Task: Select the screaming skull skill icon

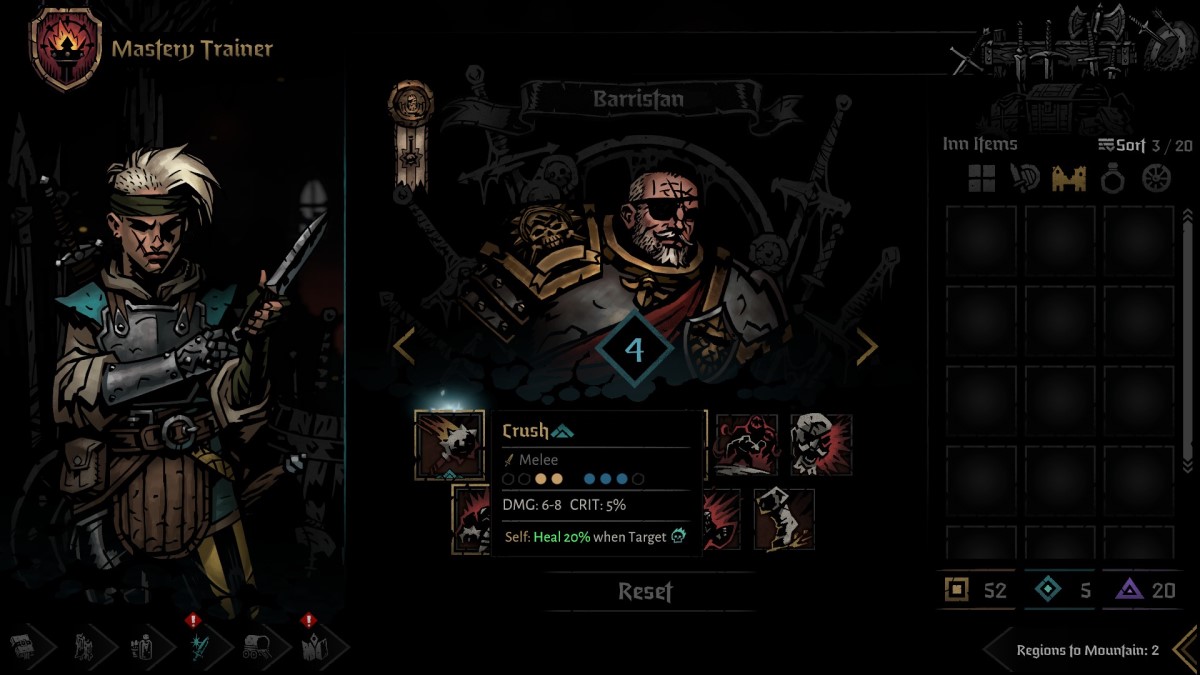Action: tap(821, 444)
